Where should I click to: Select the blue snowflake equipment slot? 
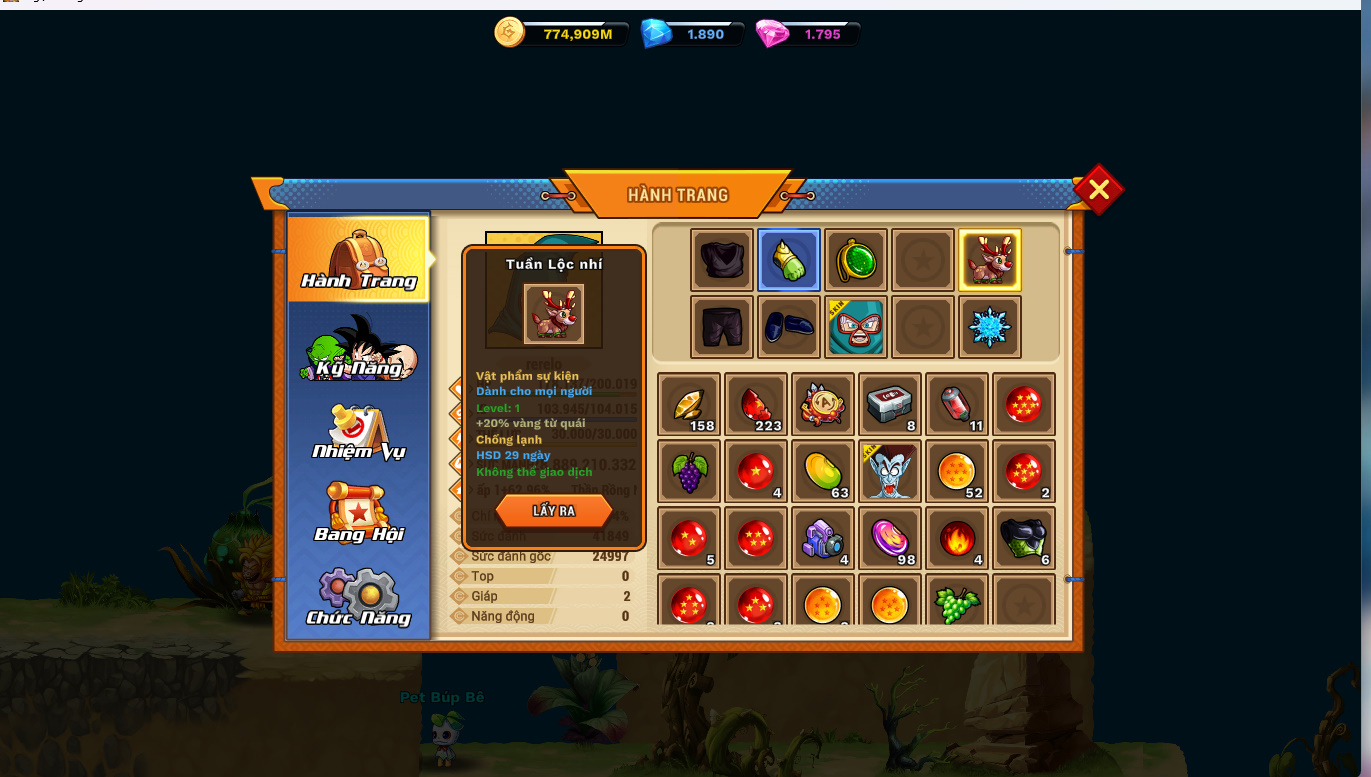click(990, 327)
